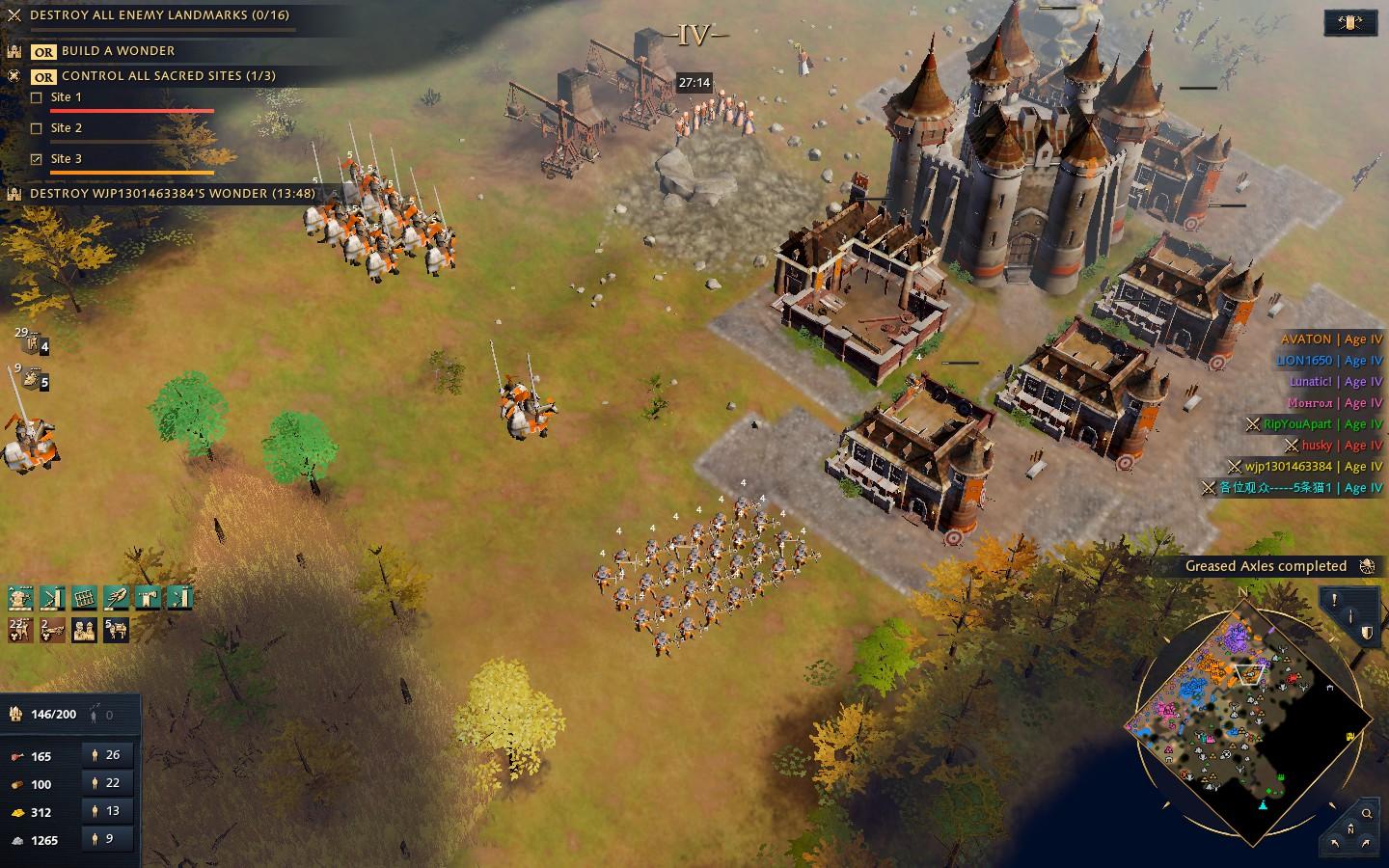This screenshot has width=1389, height=868.
Task: Select control group 5 cavalry banner
Action: (35, 380)
